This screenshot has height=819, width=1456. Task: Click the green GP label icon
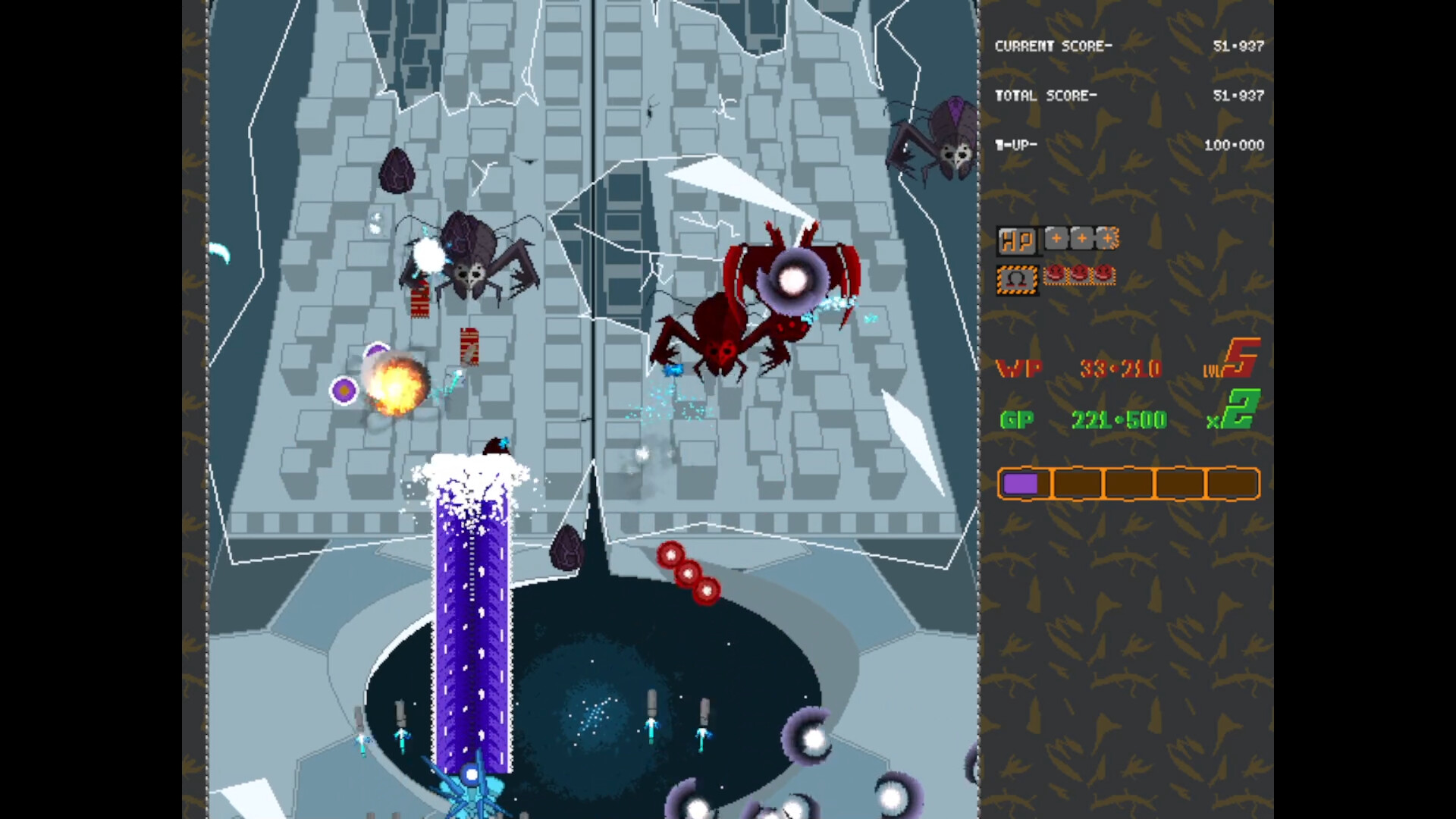click(1017, 419)
